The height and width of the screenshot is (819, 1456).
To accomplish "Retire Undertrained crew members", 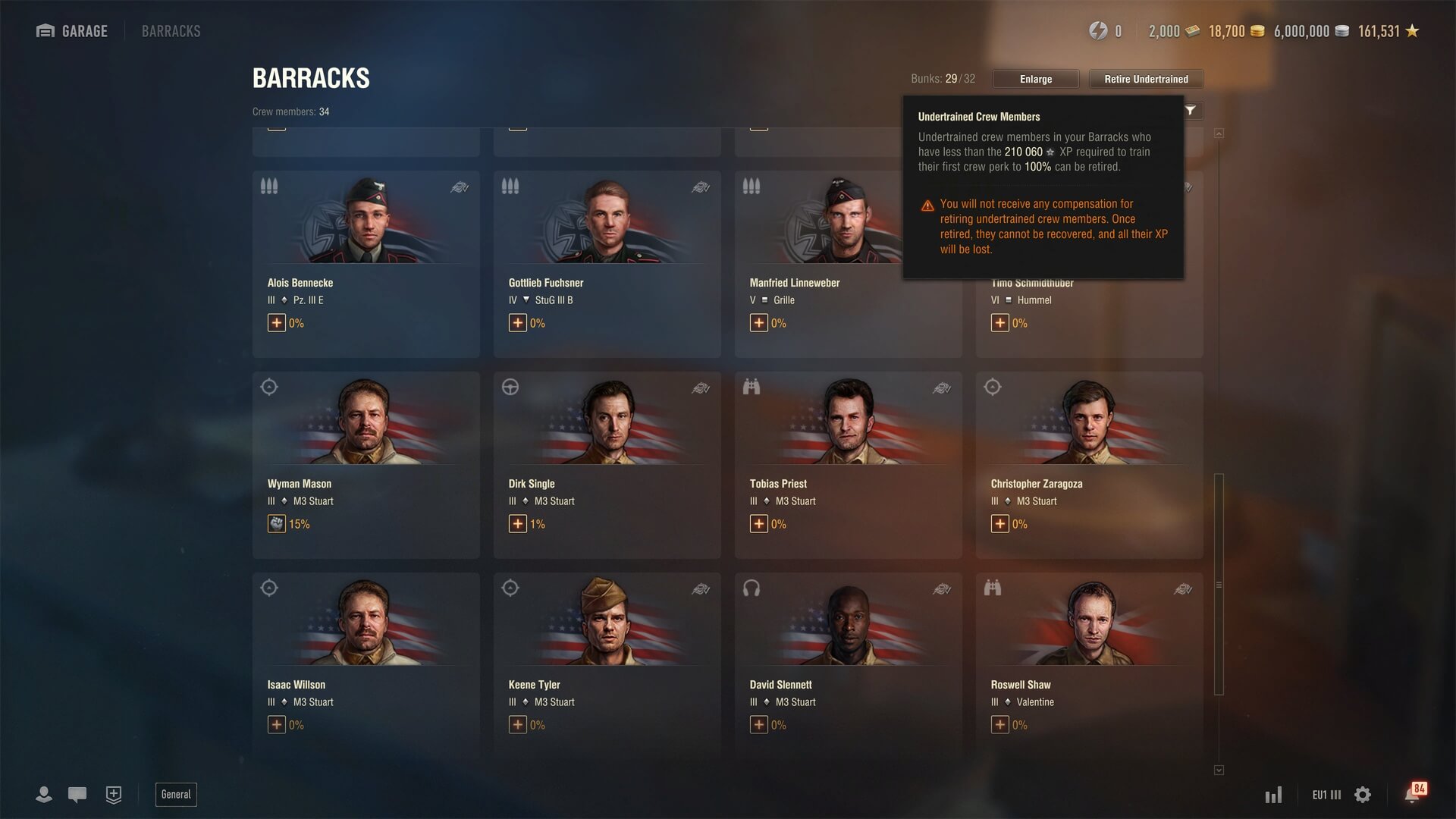I will [x=1146, y=79].
